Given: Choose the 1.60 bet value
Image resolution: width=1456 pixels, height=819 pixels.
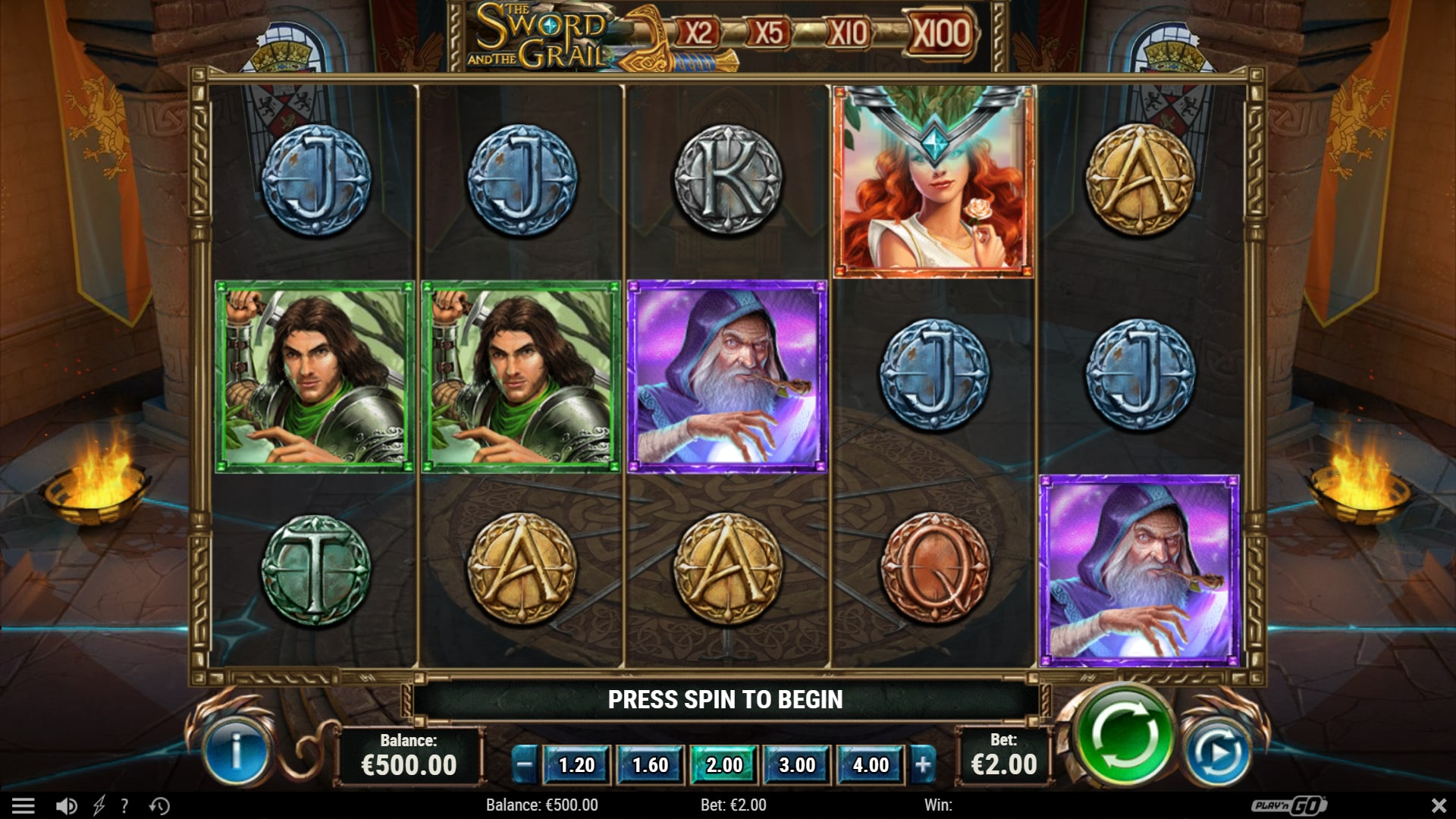Looking at the screenshot, I should (650, 765).
